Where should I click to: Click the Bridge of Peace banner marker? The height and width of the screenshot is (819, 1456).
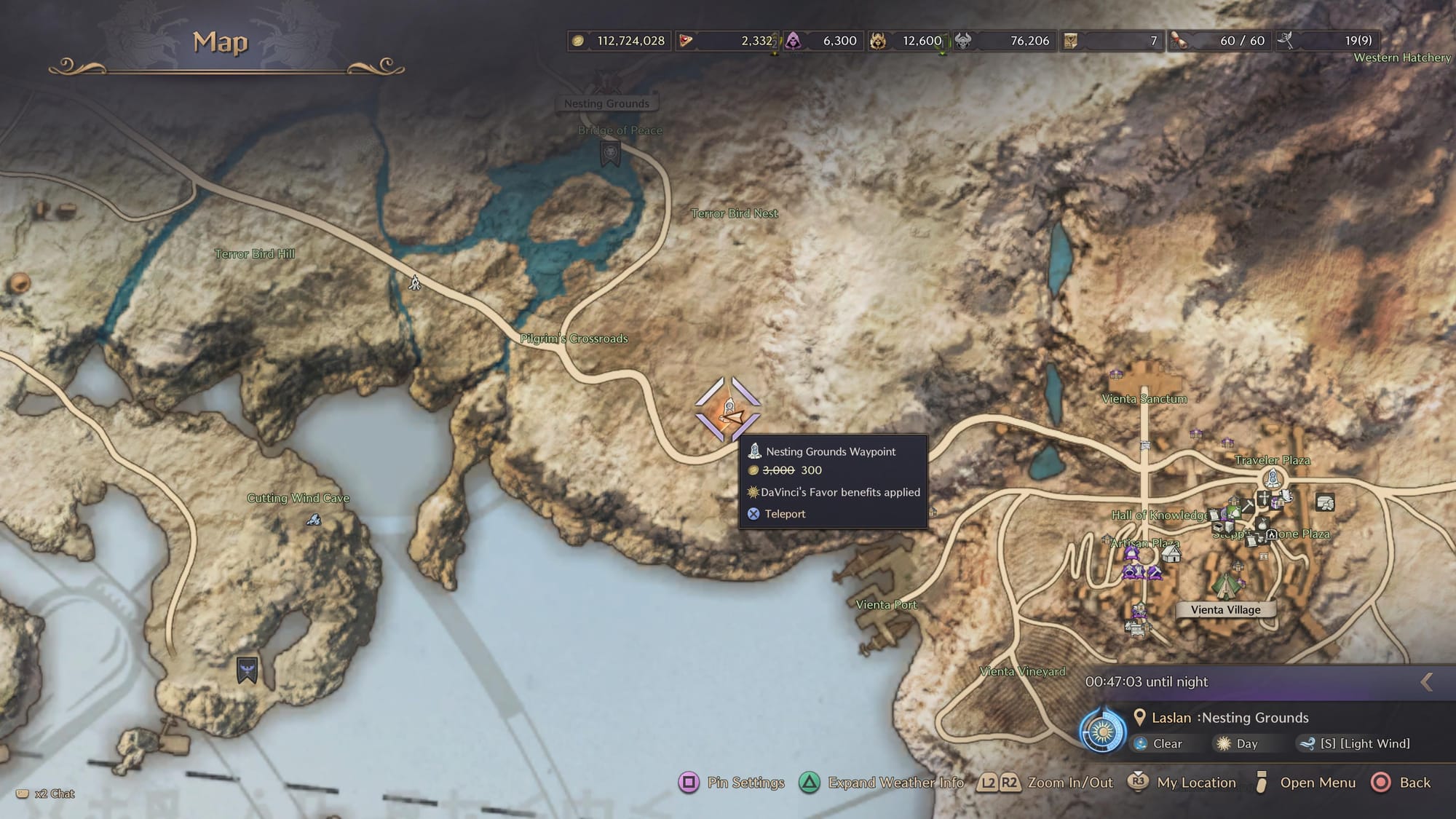pyautogui.click(x=610, y=153)
